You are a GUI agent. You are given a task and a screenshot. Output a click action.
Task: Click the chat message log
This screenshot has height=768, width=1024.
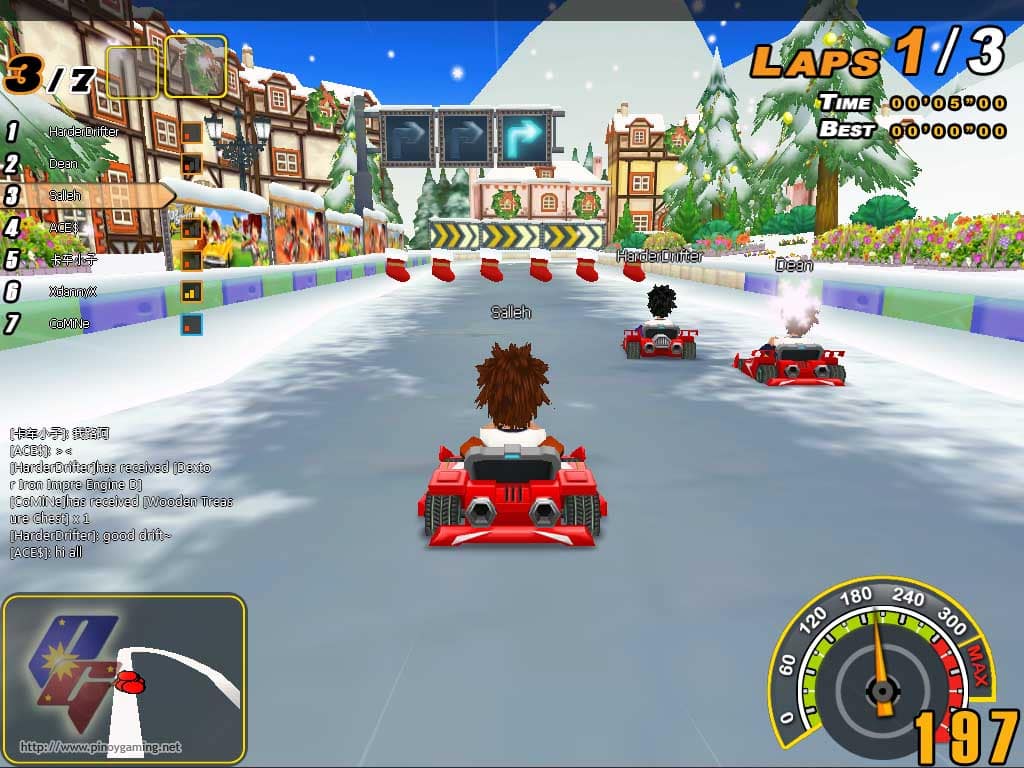(x=120, y=492)
